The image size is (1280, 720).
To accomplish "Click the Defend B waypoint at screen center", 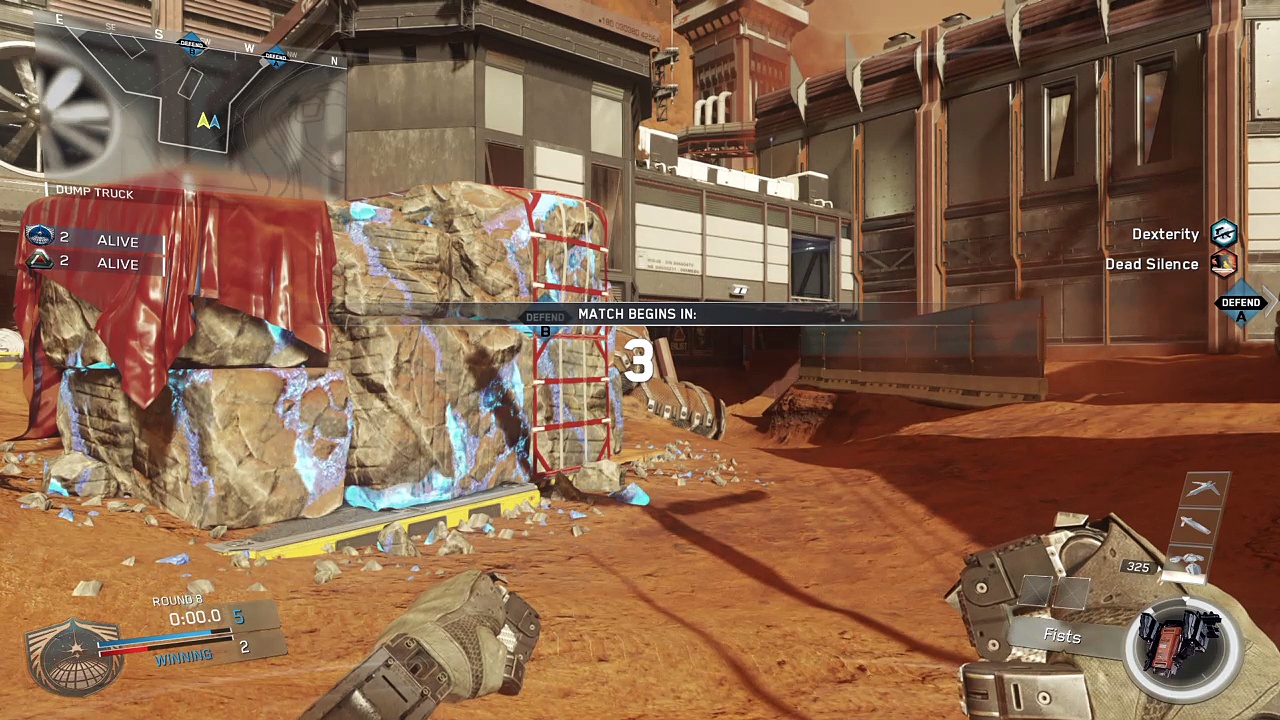I will pyautogui.click(x=545, y=318).
